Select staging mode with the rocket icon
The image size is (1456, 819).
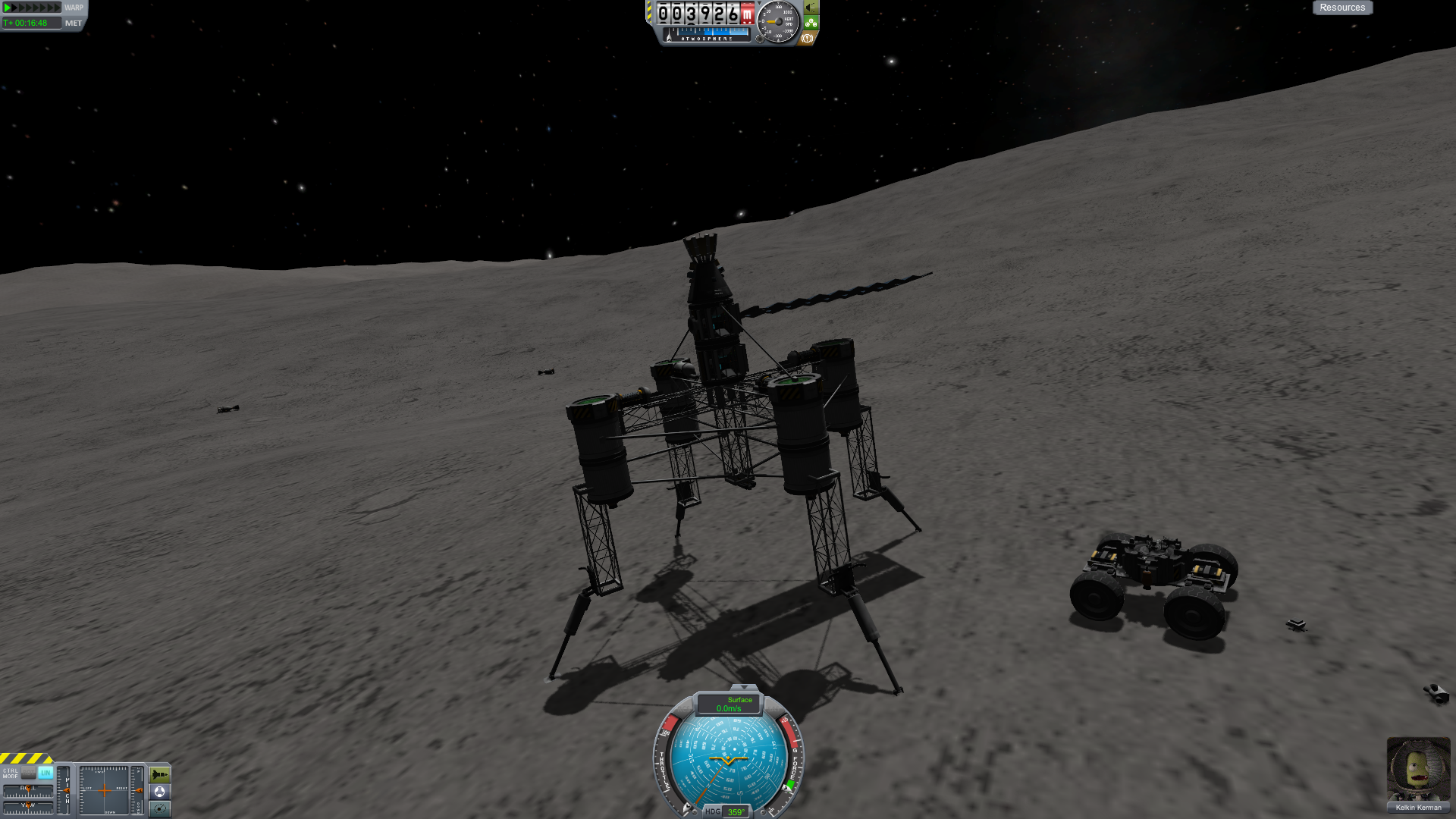(x=160, y=774)
